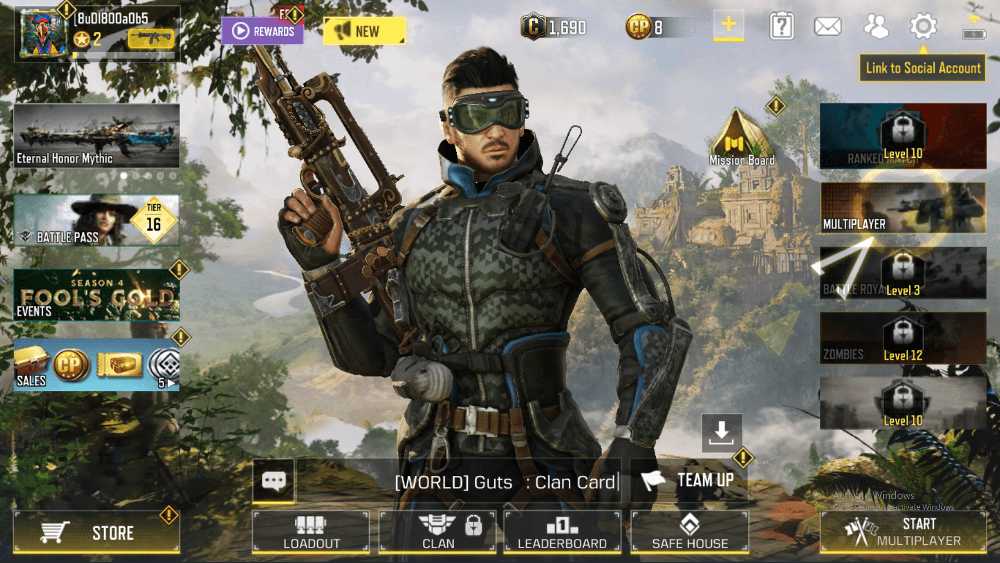Open the chat speech bubble icon
The image size is (1000, 563).
(x=274, y=481)
